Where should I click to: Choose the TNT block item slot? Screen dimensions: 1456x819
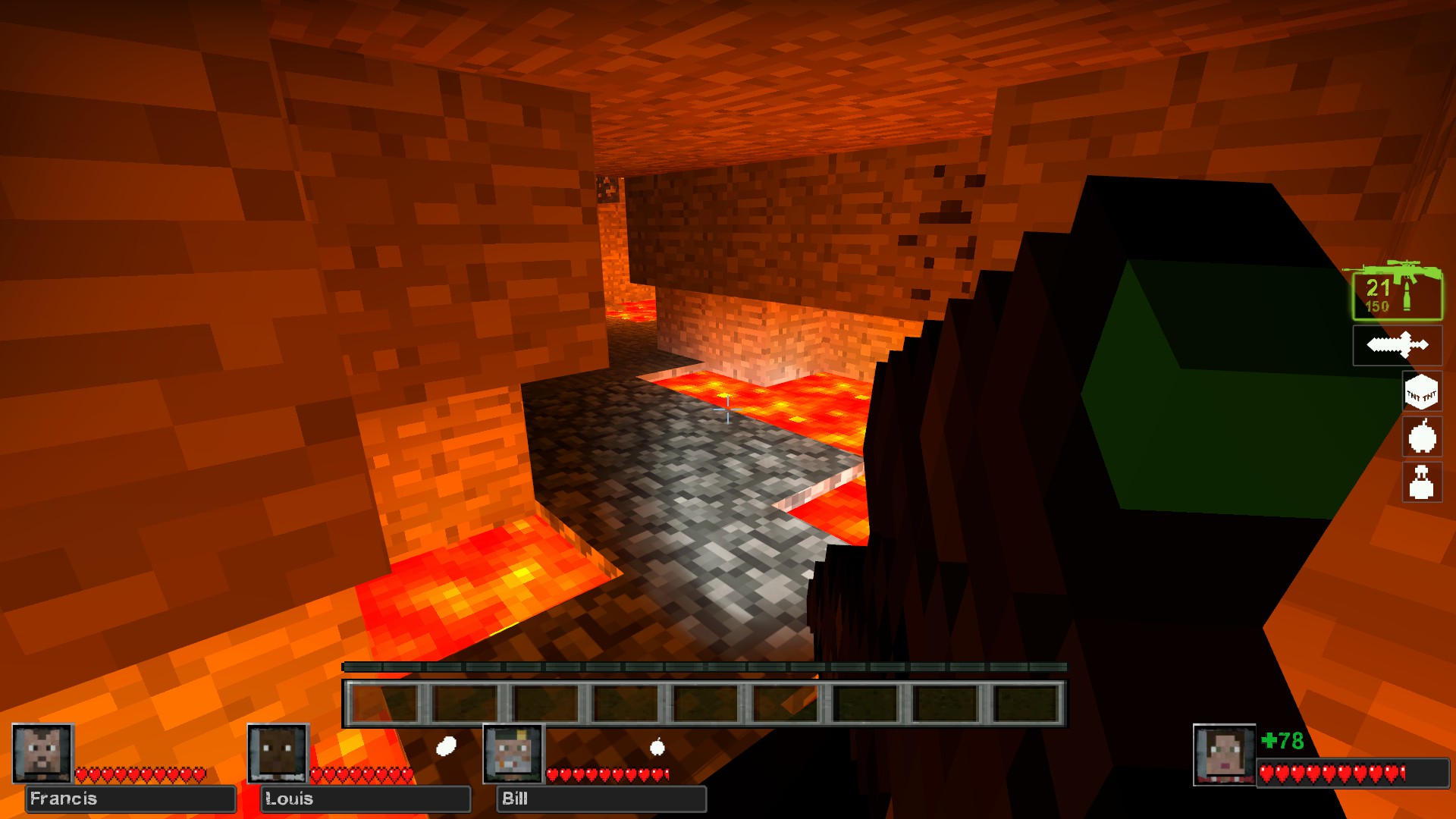tap(1421, 392)
